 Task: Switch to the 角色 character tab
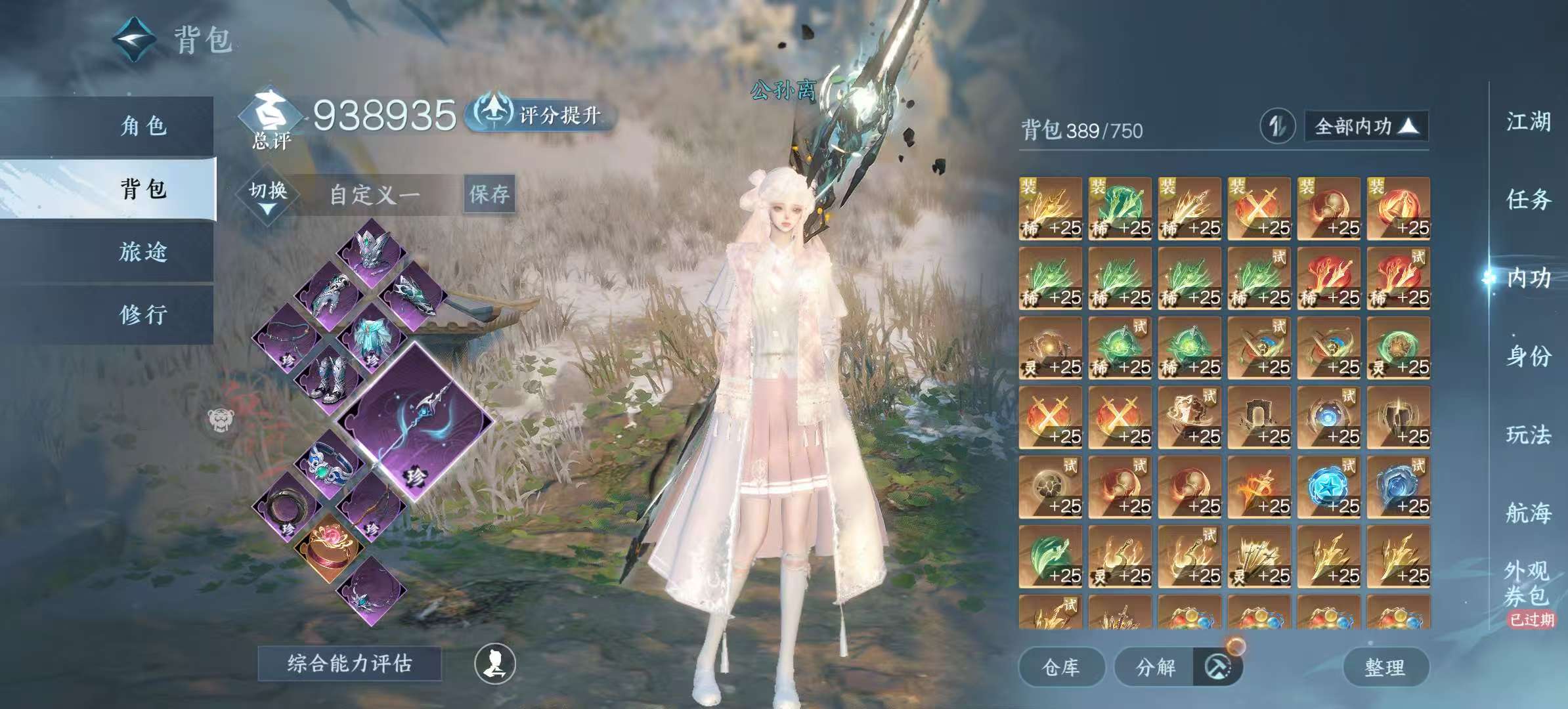tap(143, 125)
